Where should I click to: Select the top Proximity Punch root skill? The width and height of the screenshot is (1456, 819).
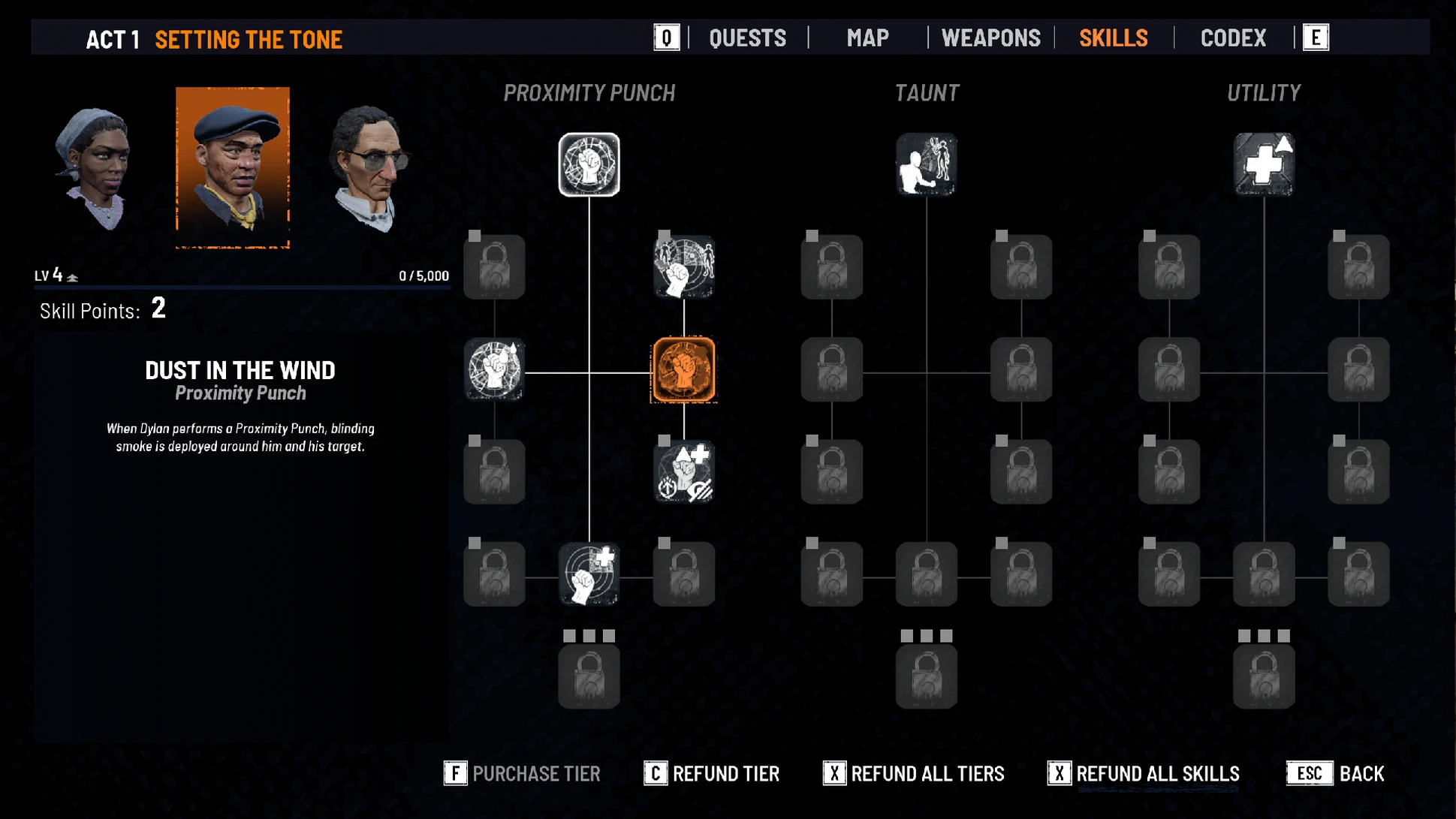[589, 164]
